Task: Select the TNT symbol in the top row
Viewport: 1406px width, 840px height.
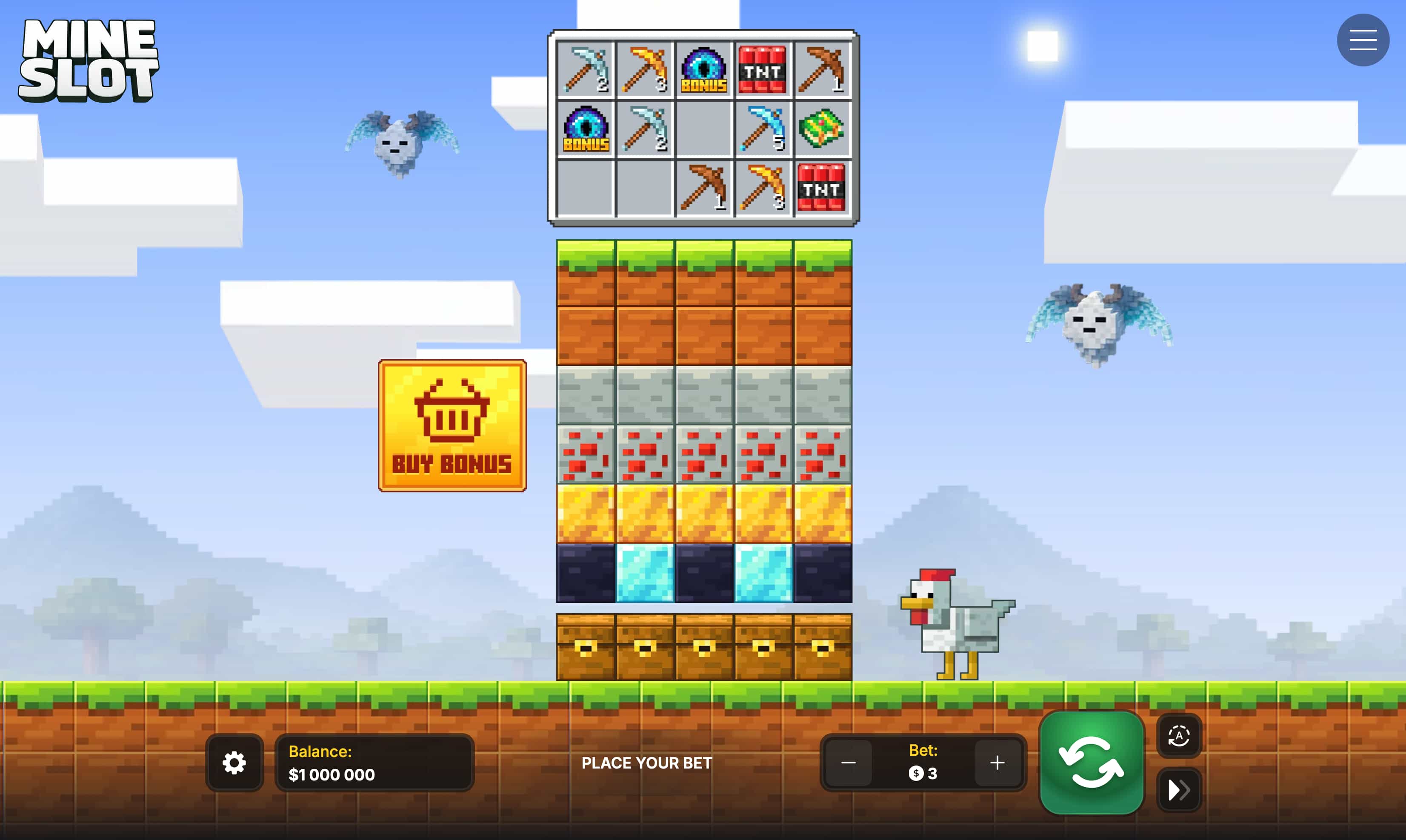Action: coord(763,70)
